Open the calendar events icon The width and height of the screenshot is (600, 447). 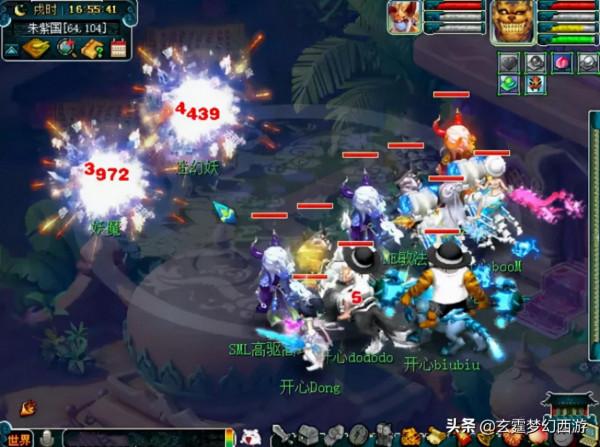coord(119,48)
